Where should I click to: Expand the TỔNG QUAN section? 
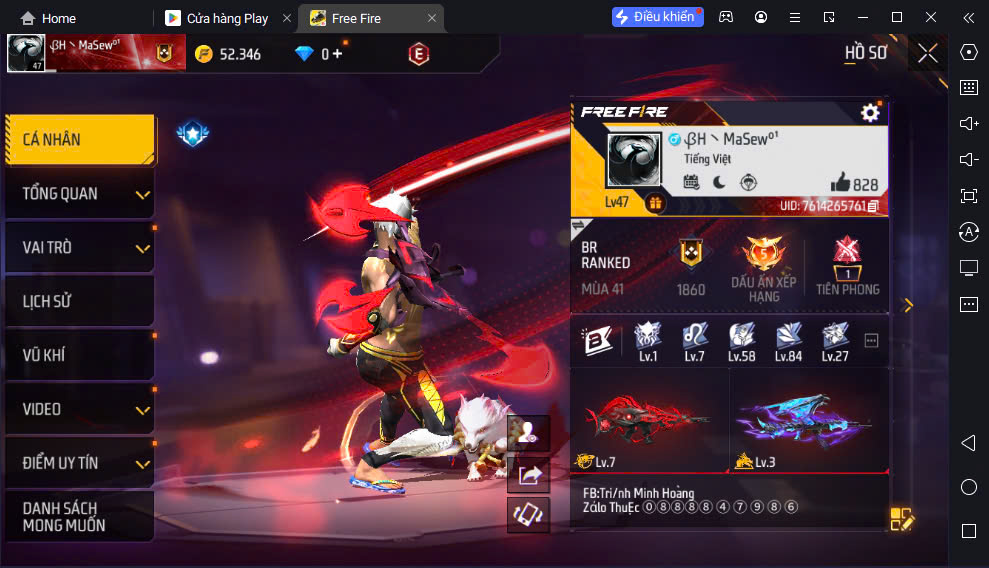(x=80, y=194)
